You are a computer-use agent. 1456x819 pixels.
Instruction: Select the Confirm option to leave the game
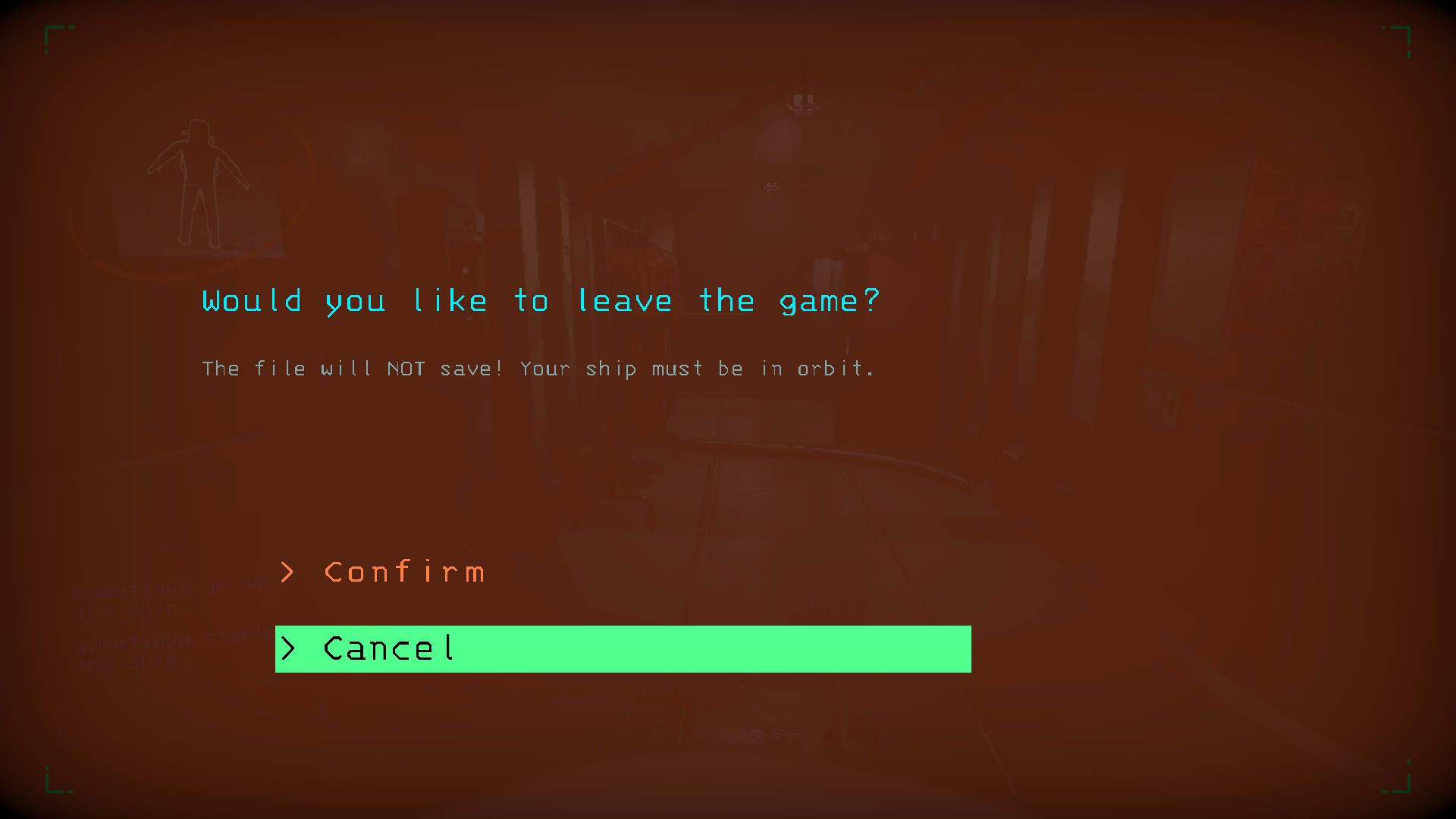point(404,573)
